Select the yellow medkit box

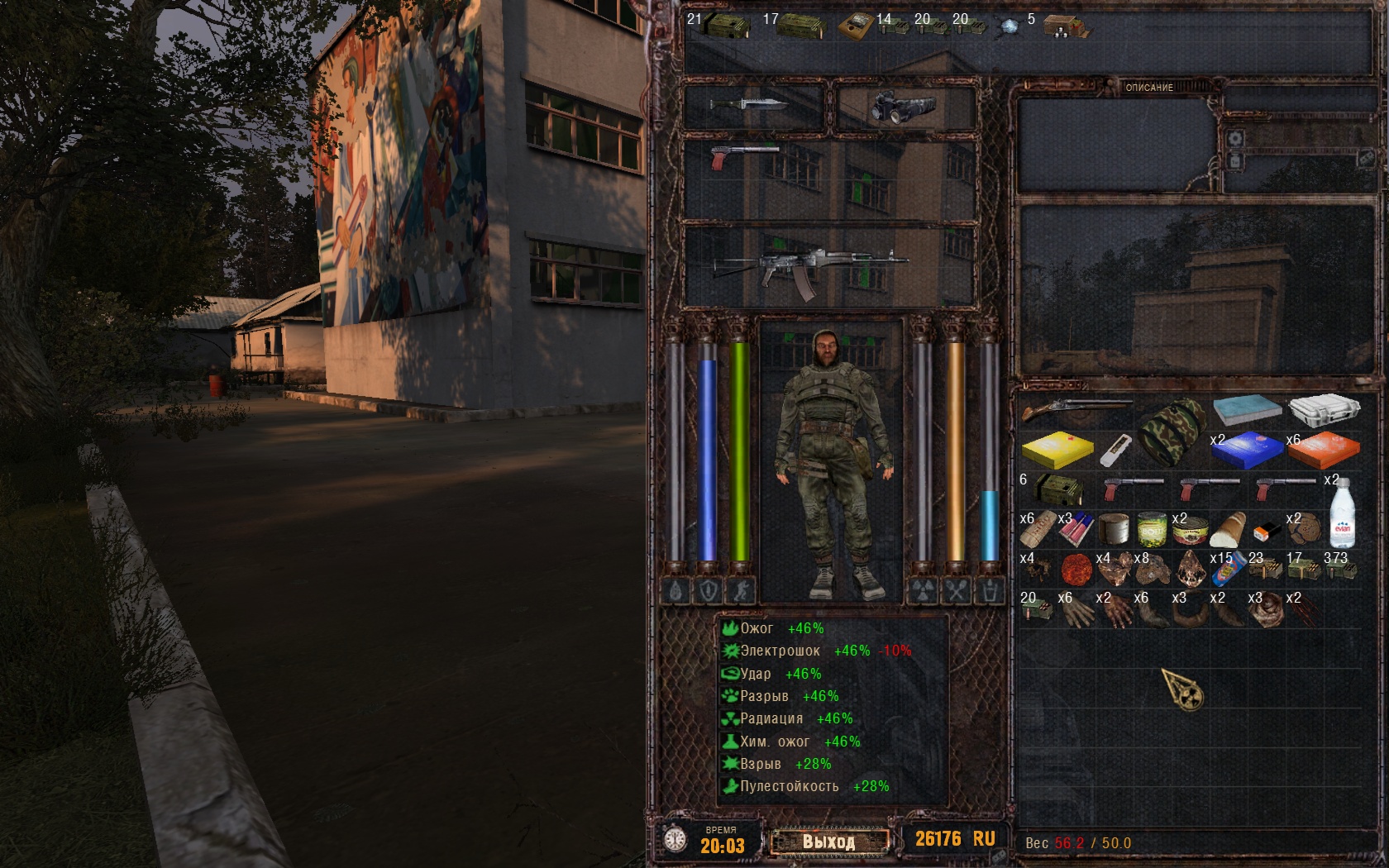(x=1057, y=450)
